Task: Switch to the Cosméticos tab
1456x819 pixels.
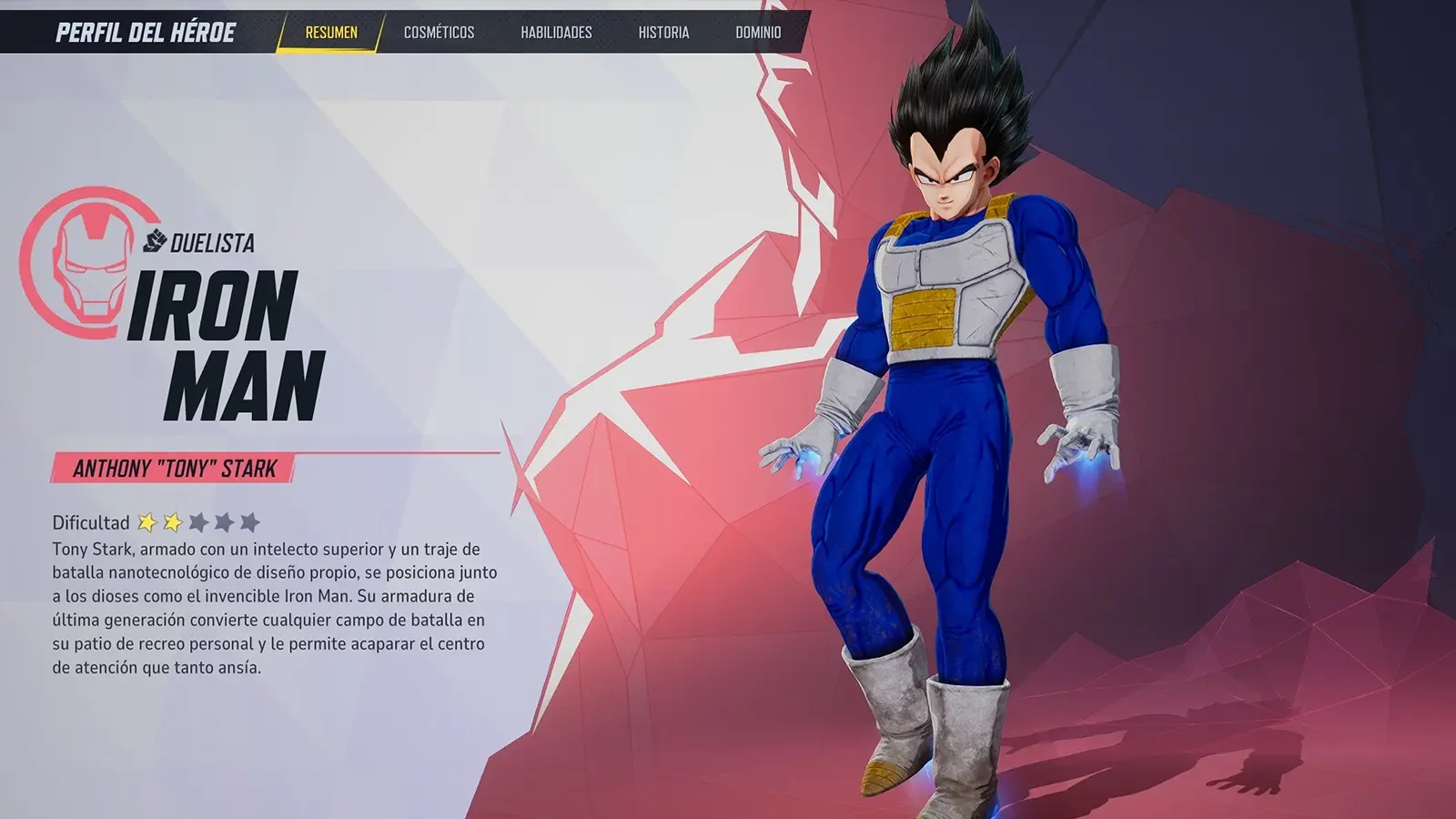Action: pos(439,33)
